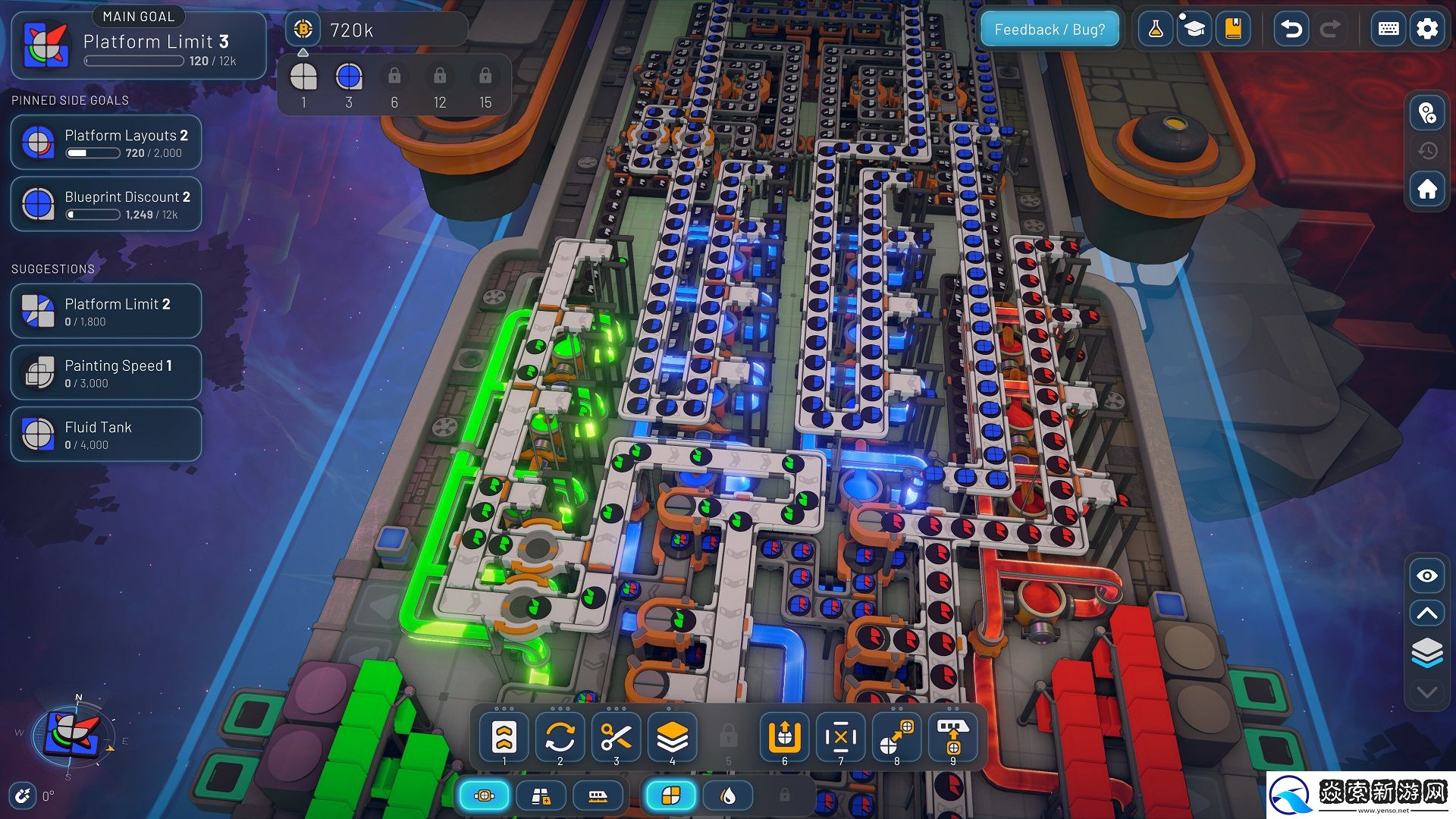Viewport: 1456px width, 819px height.
Task: Open the yellow blueprint book
Action: pyautogui.click(x=1233, y=30)
